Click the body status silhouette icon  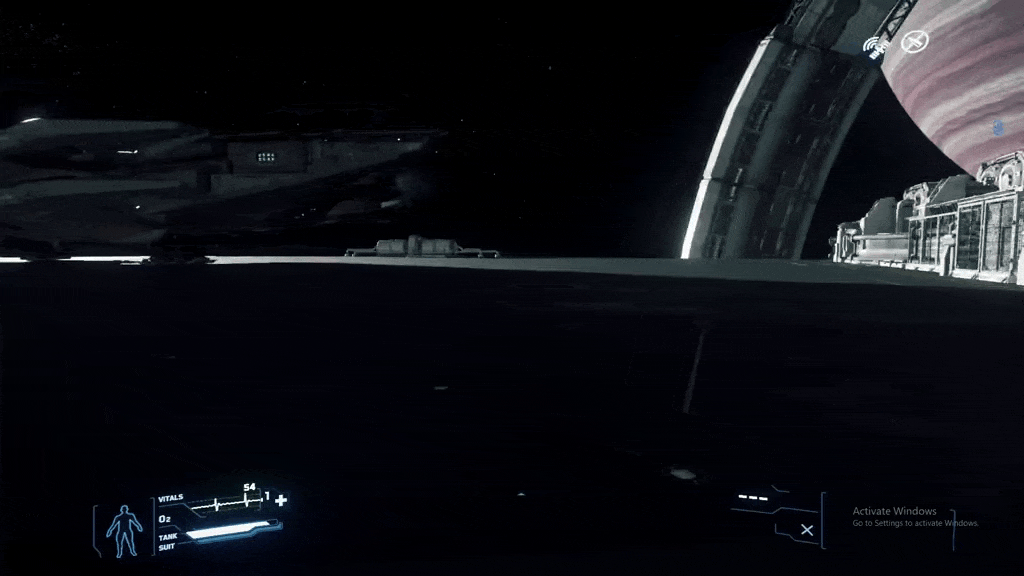(x=124, y=530)
